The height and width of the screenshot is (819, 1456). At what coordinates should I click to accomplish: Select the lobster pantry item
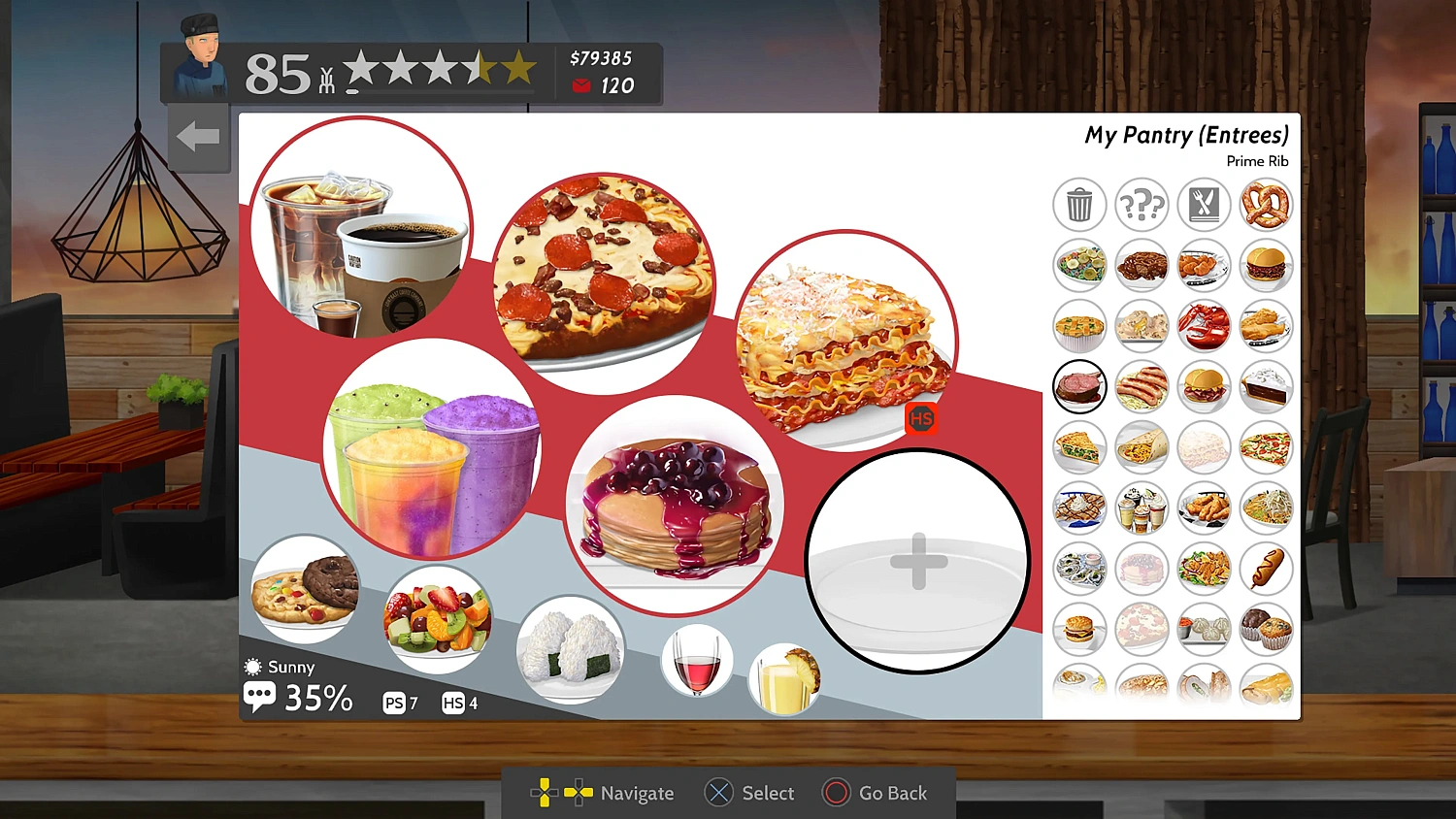[1204, 325]
